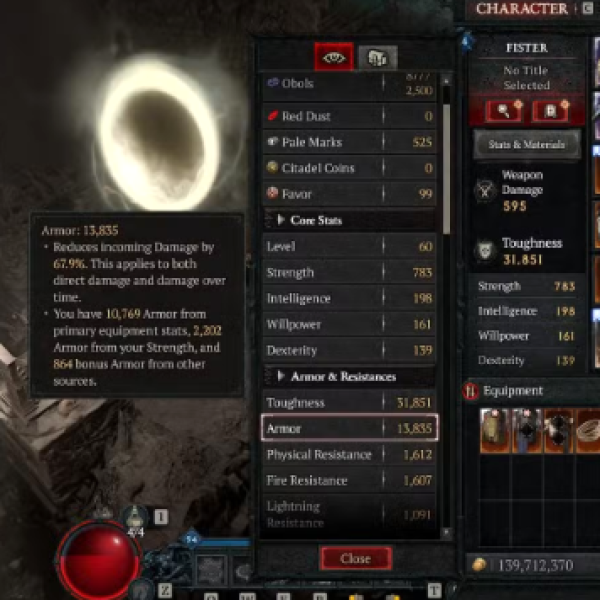The image size is (600, 600).
Task: Open the title scroll button beside the magnifier
Action: point(549,110)
